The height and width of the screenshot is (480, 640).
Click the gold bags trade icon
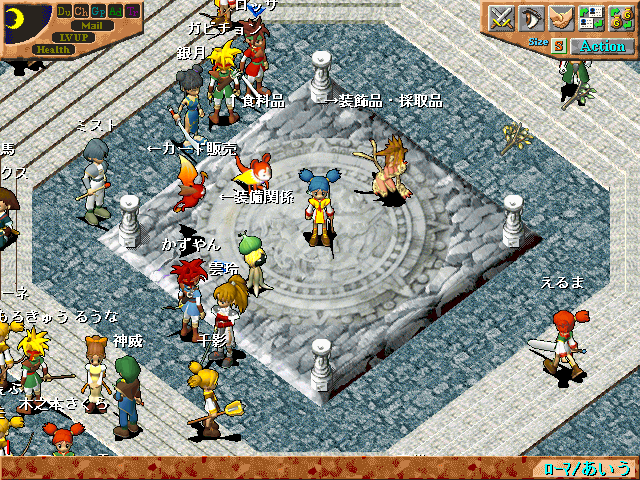(619, 17)
